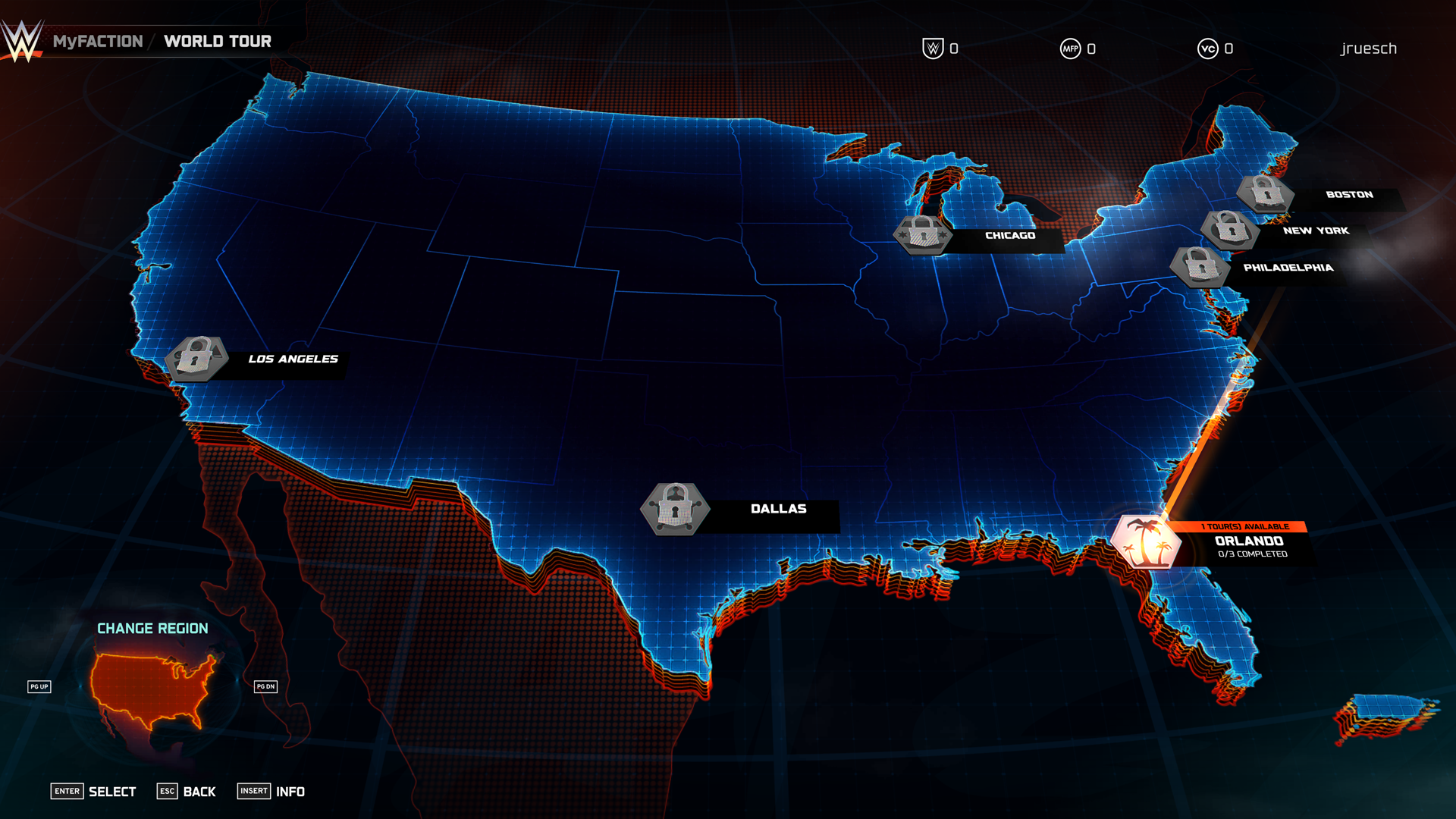Select the Orlando tour location

(x=1145, y=541)
